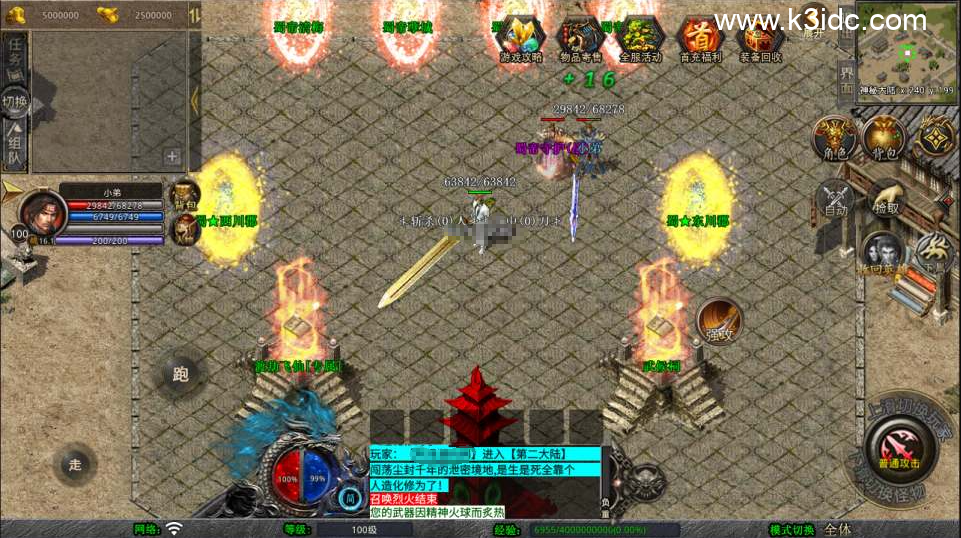Open the 首充福利 first recharge bonus
This screenshot has height=538, width=961.
700,39
